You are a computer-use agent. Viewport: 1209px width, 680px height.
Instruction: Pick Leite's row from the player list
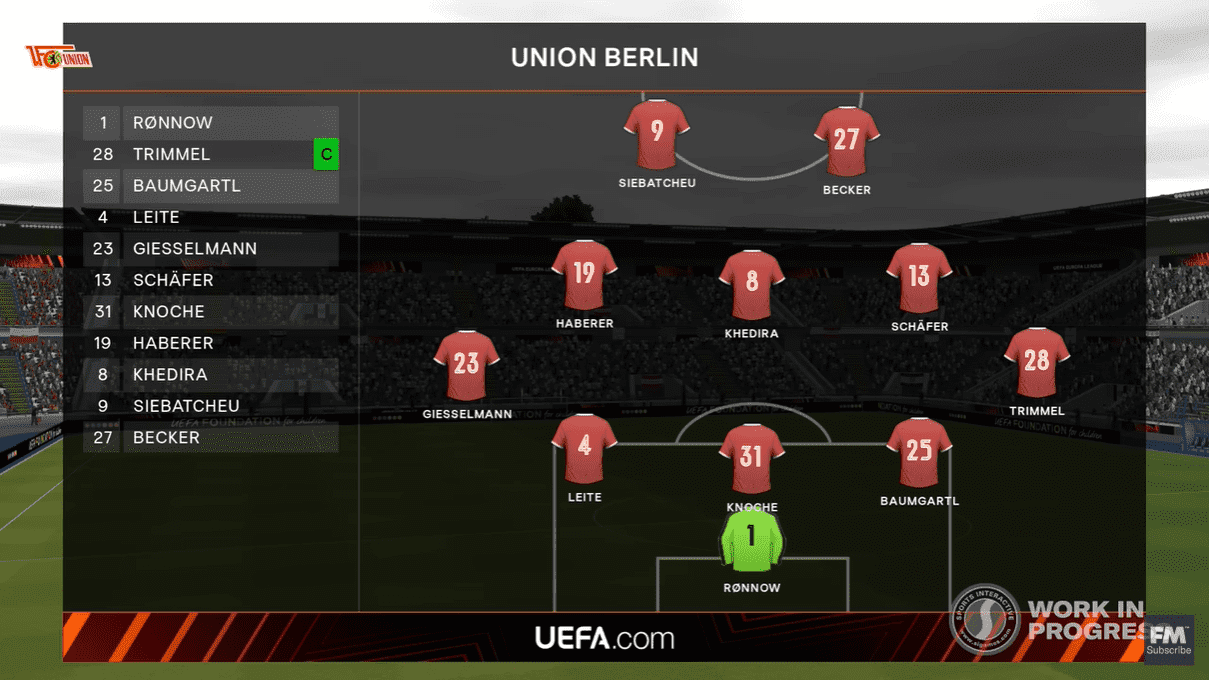[210, 217]
